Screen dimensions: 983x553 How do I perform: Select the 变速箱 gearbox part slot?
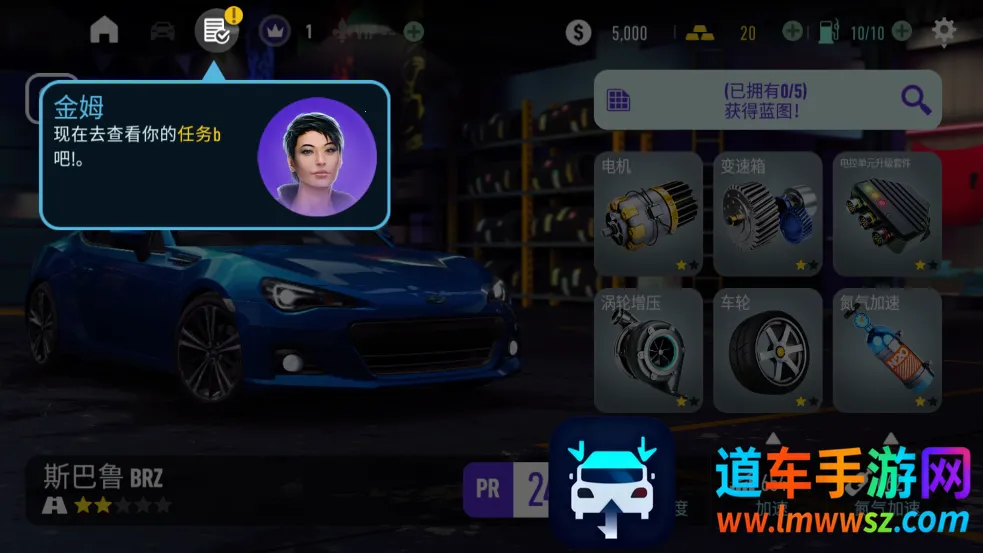(767, 214)
